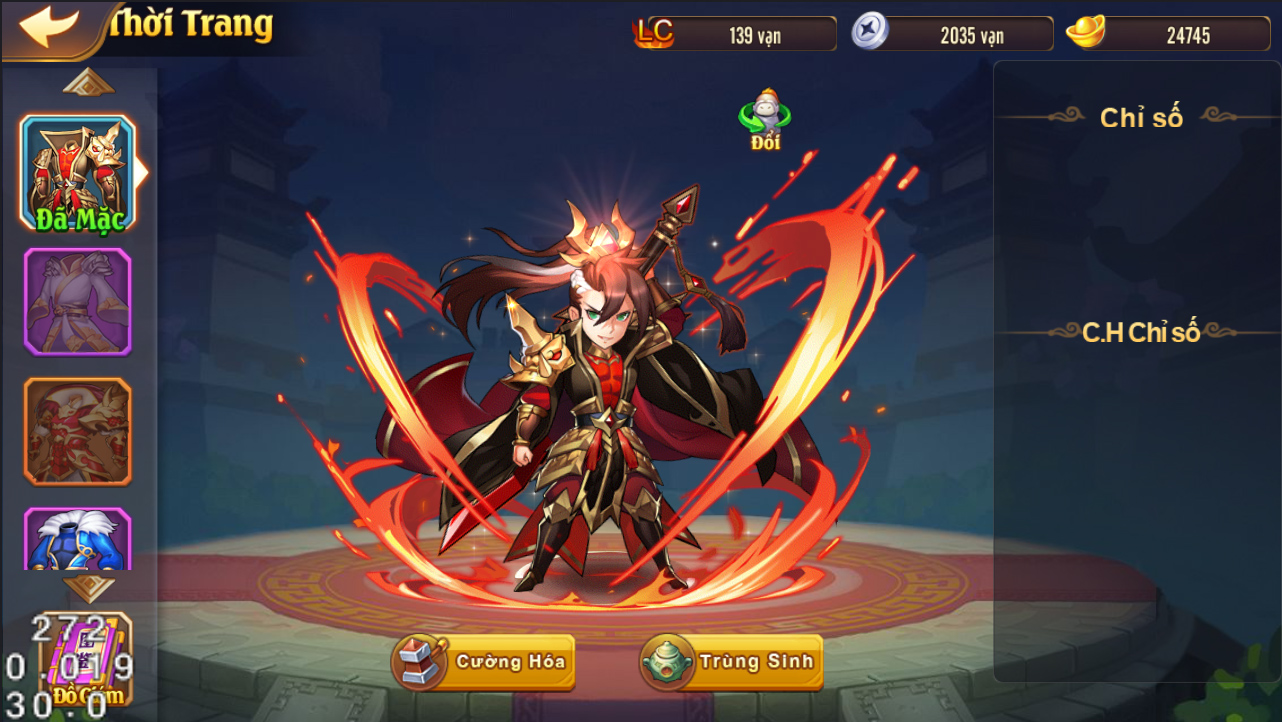Open the Cường Hóa upgrade button
This screenshot has height=722, width=1282.
point(484,661)
